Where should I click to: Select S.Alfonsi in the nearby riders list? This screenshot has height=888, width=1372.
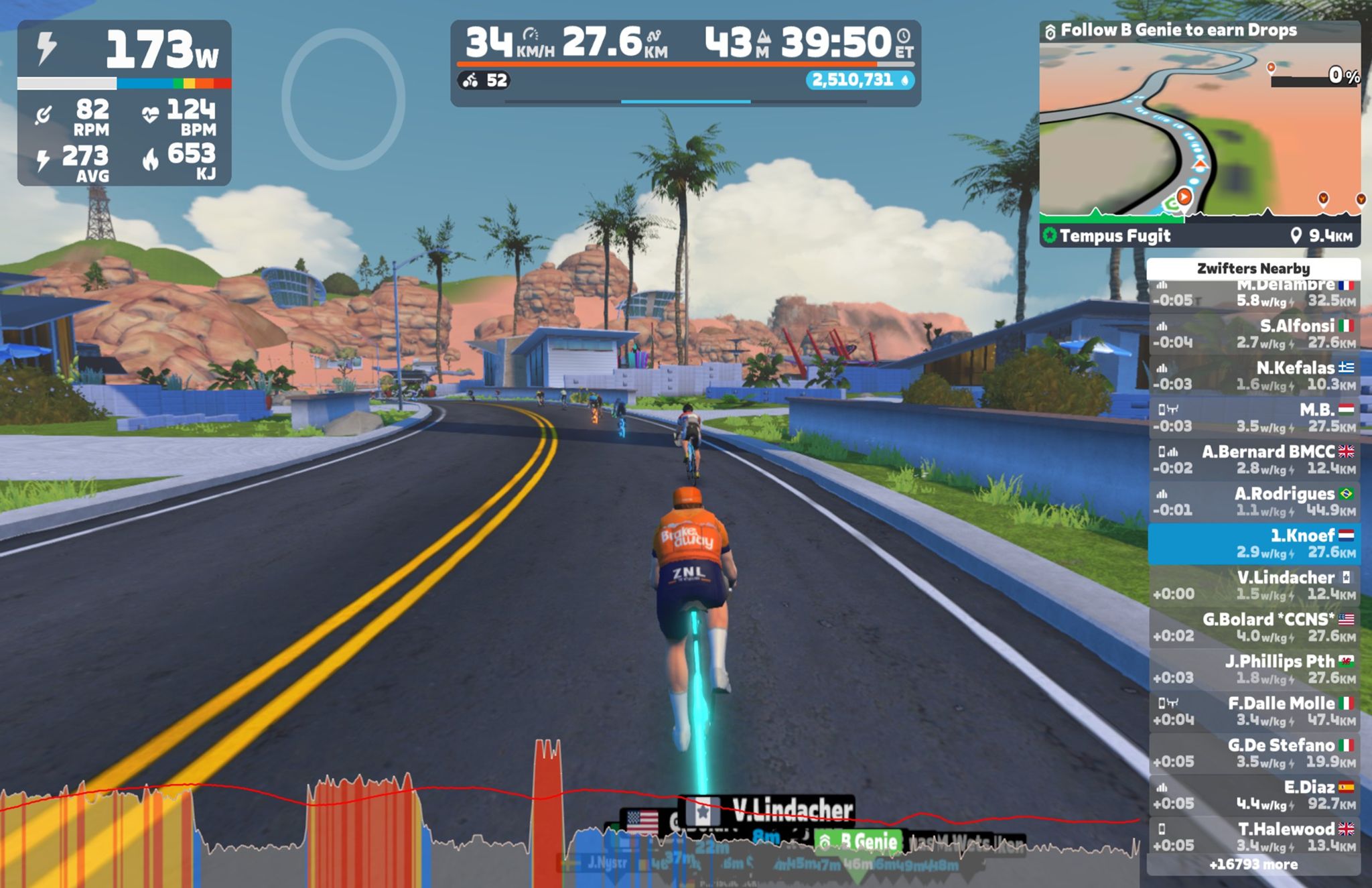point(1254,334)
